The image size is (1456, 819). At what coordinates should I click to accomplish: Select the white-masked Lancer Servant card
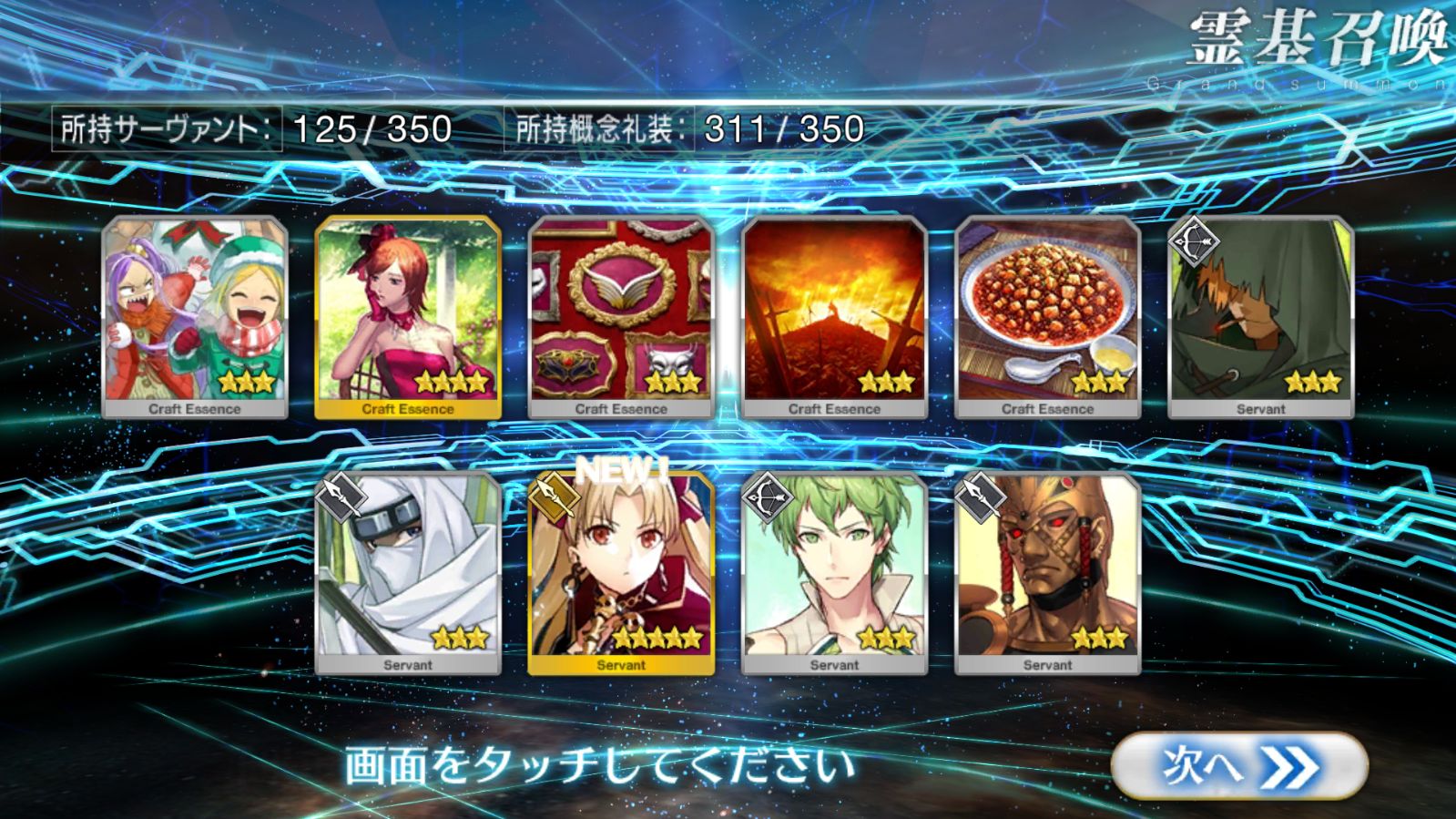tap(408, 573)
